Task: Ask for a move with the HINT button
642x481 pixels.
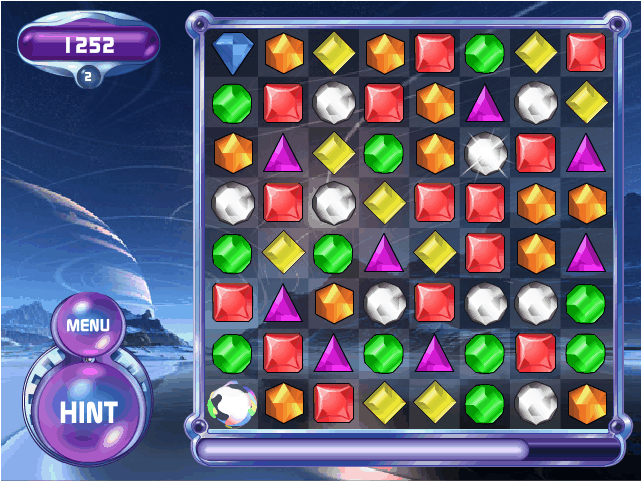Action: [x=88, y=411]
